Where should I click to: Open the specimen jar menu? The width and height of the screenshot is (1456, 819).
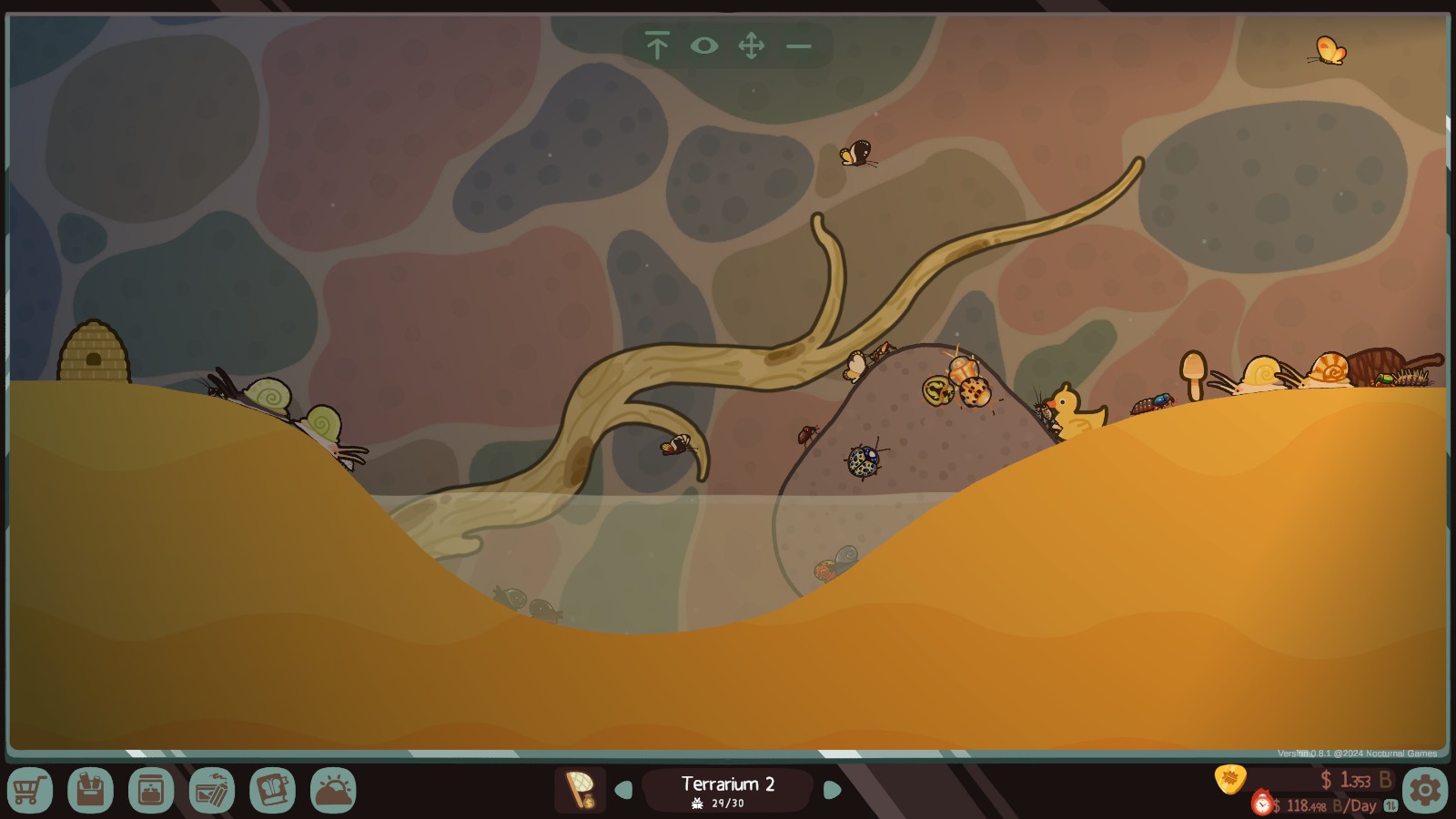click(x=151, y=790)
